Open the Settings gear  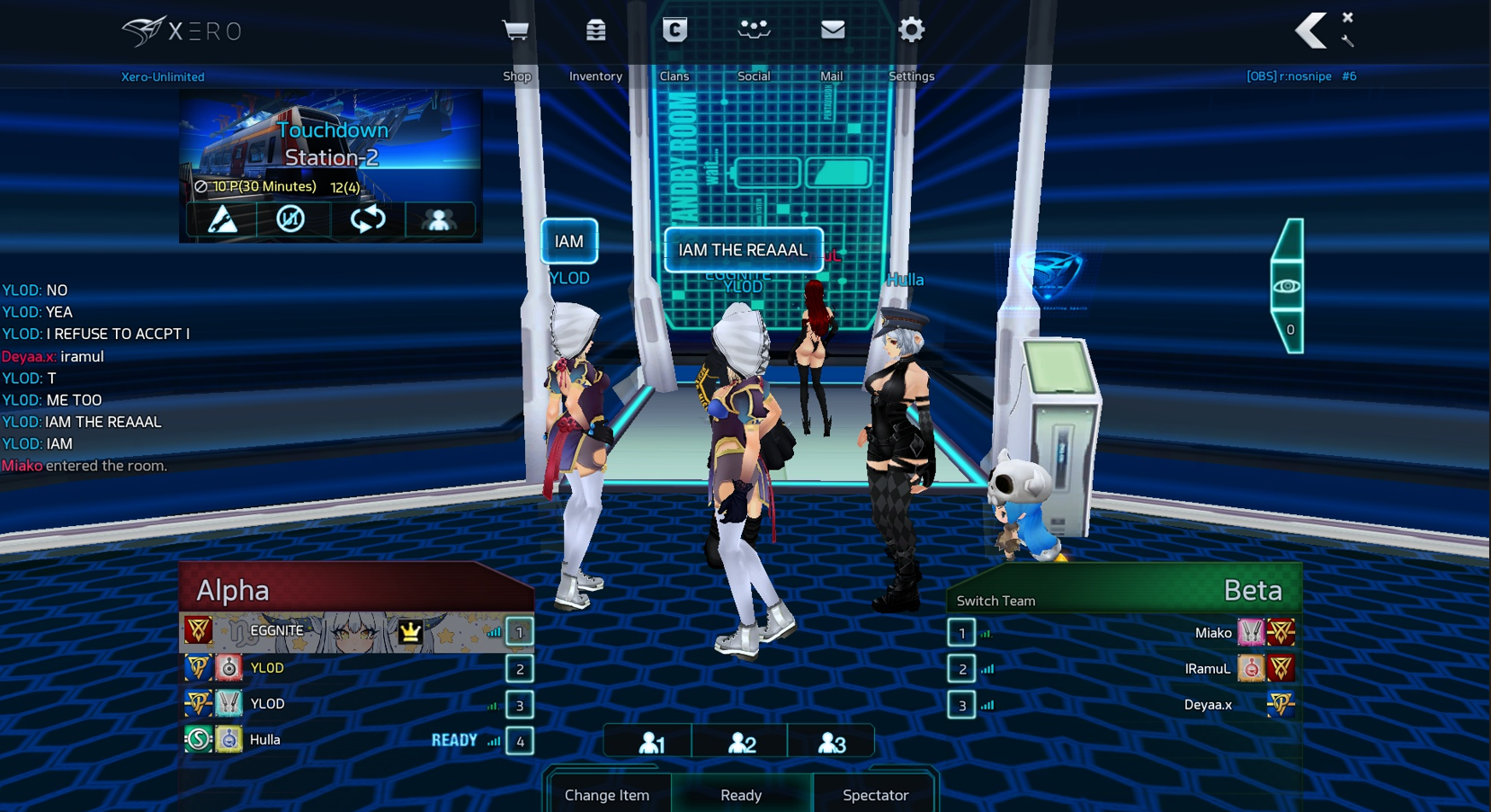point(911,31)
